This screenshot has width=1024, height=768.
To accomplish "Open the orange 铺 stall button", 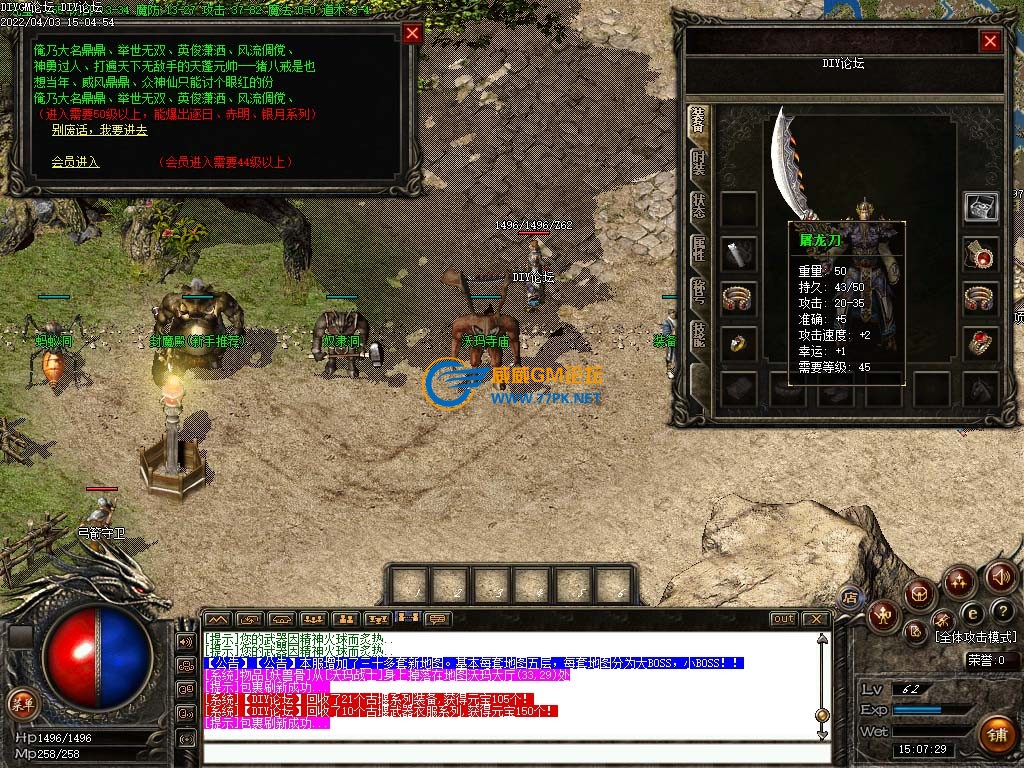I will click(x=996, y=734).
